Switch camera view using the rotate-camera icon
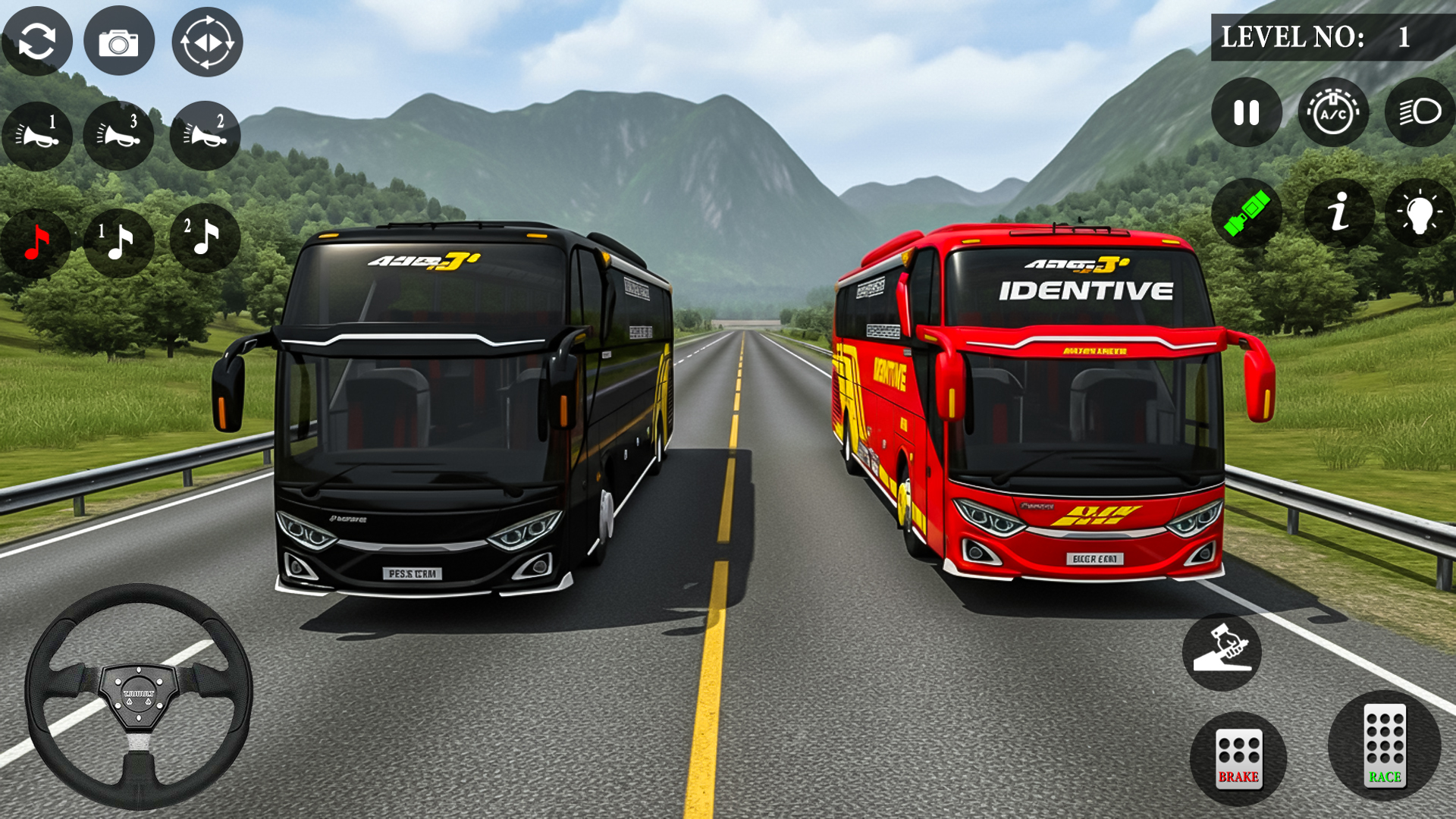Screen dimensions: 1456x819 point(207,41)
